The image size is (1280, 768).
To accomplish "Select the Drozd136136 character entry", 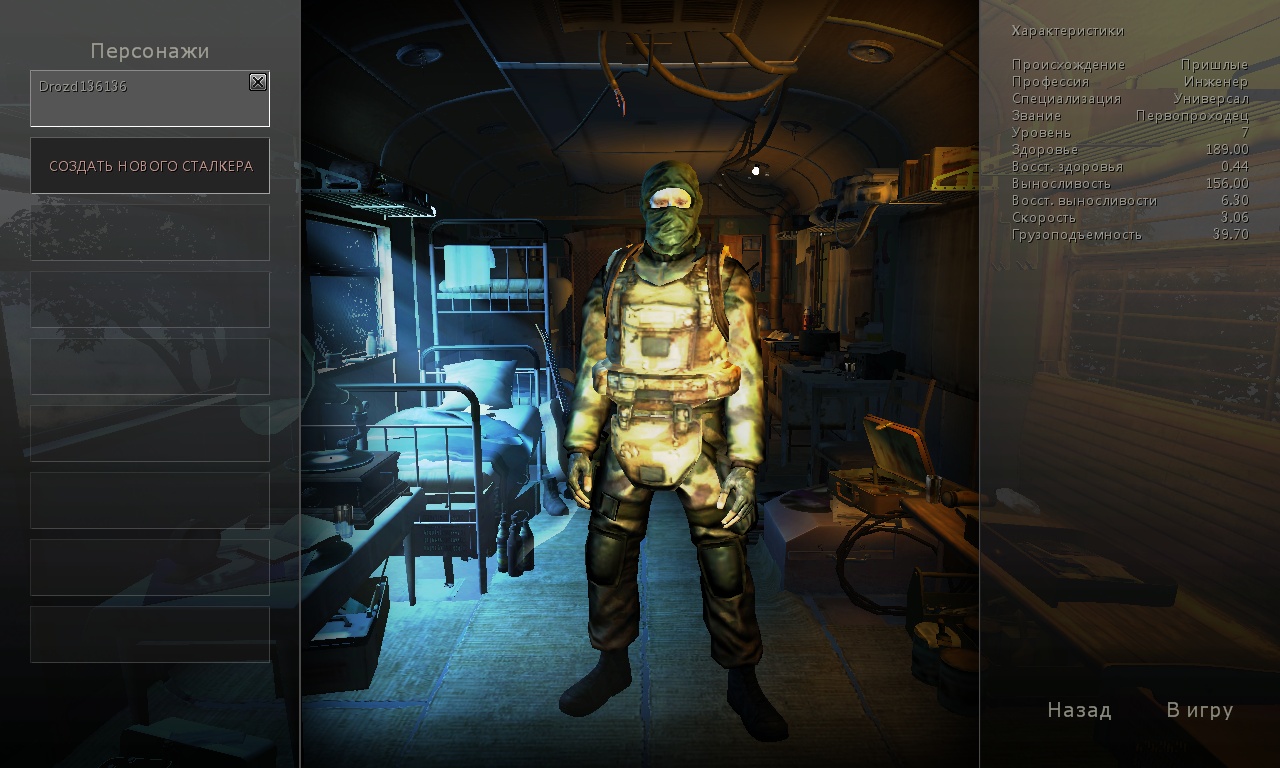I will pyautogui.click(x=140, y=100).
